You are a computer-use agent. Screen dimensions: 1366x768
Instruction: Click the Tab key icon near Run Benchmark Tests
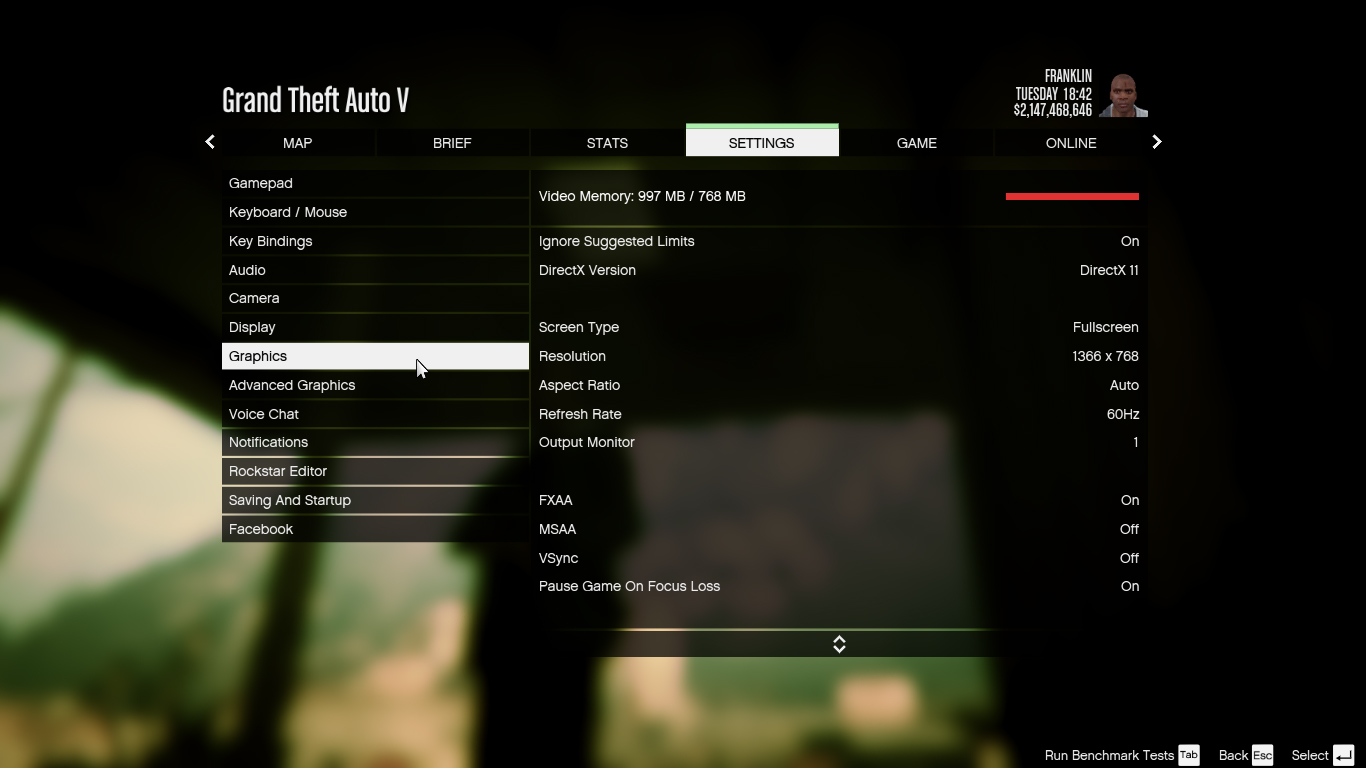pyautogui.click(x=1188, y=755)
